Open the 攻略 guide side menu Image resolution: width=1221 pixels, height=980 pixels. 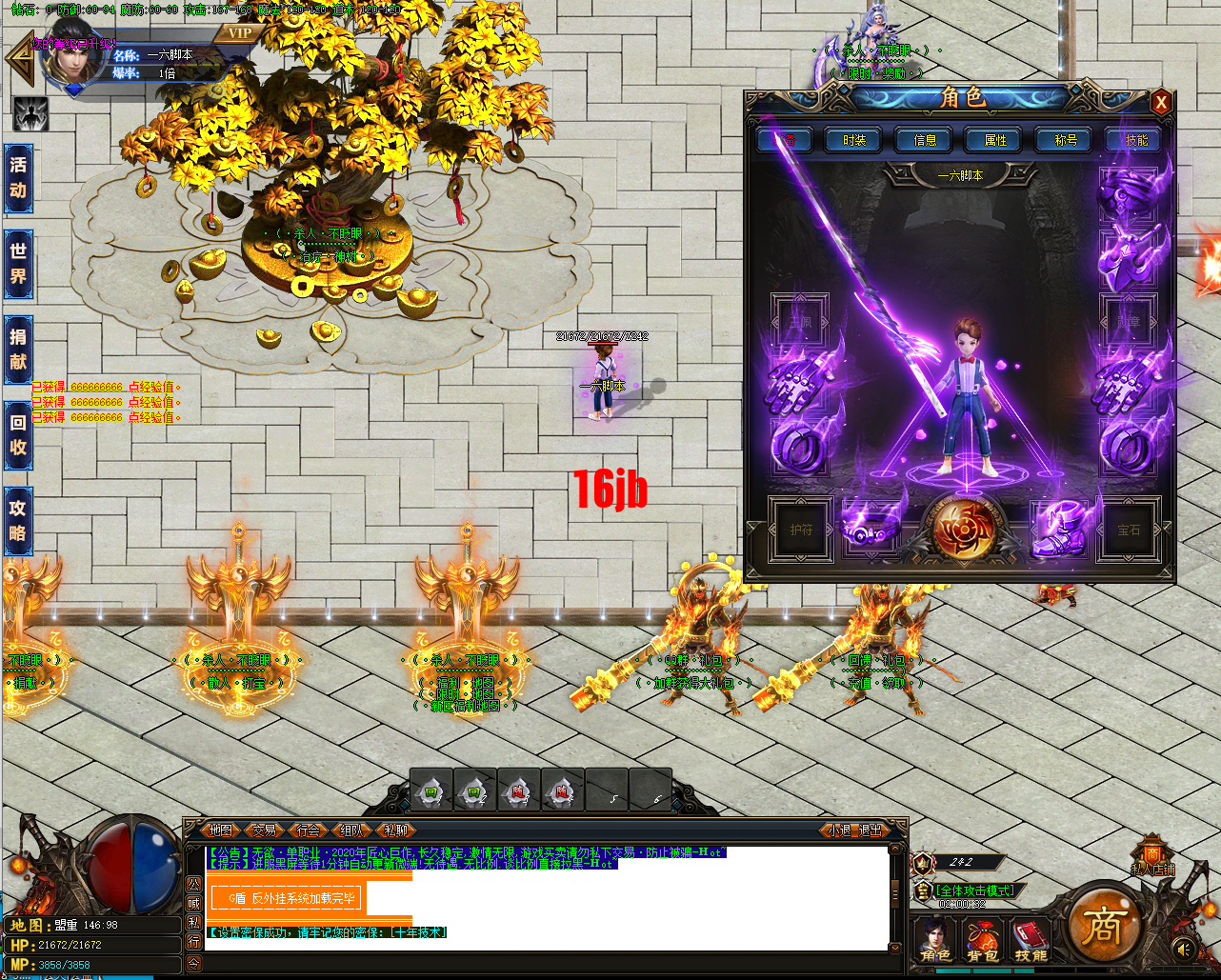tap(18, 521)
